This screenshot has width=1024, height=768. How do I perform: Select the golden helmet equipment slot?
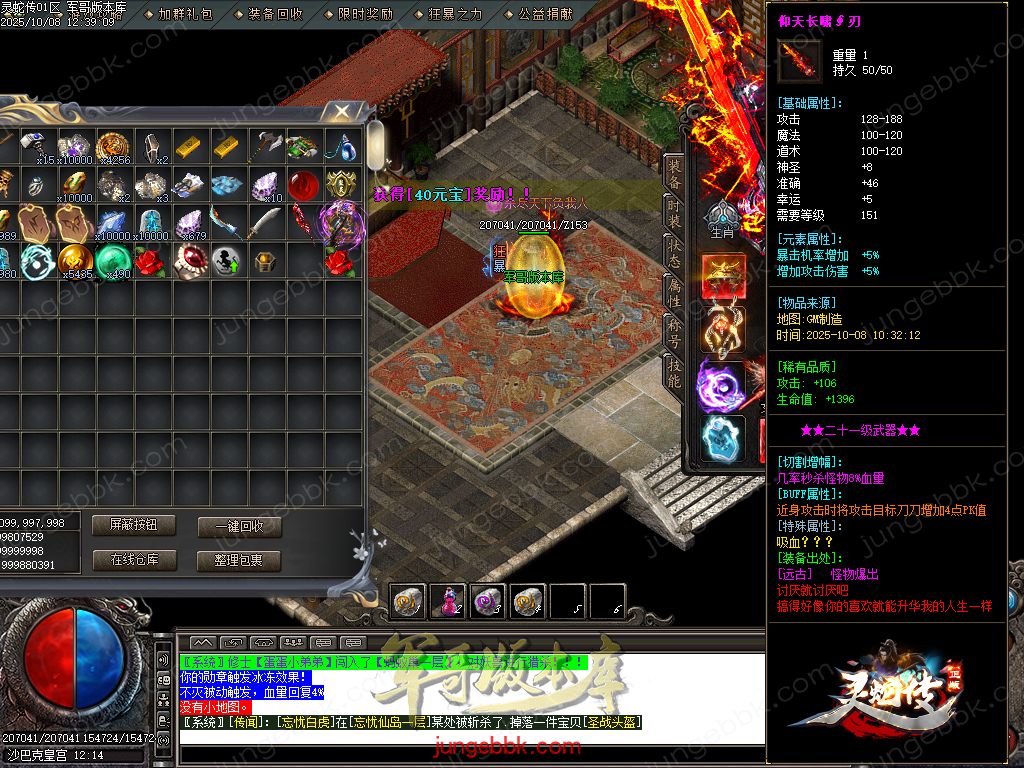pyautogui.click(x=722, y=277)
